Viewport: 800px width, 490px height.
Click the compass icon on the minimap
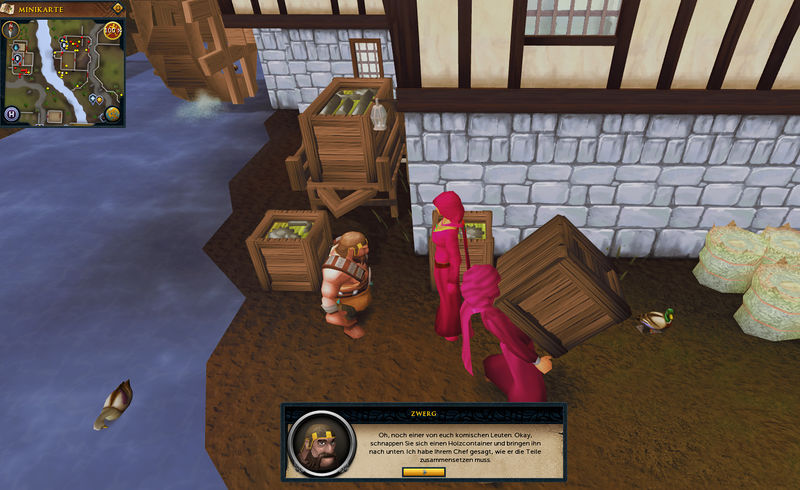pos(12,30)
